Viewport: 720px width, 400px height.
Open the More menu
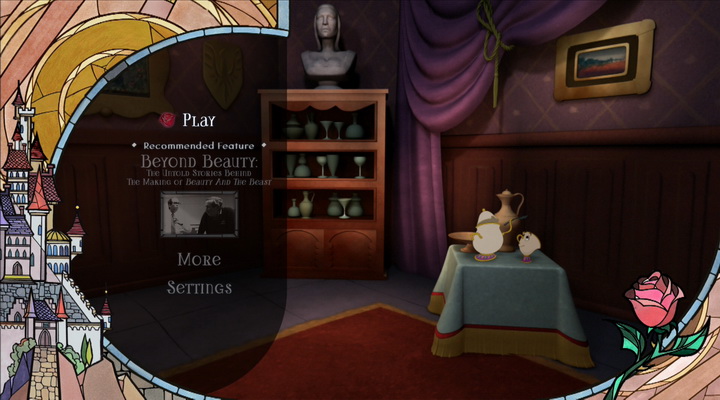pyautogui.click(x=199, y=260)
